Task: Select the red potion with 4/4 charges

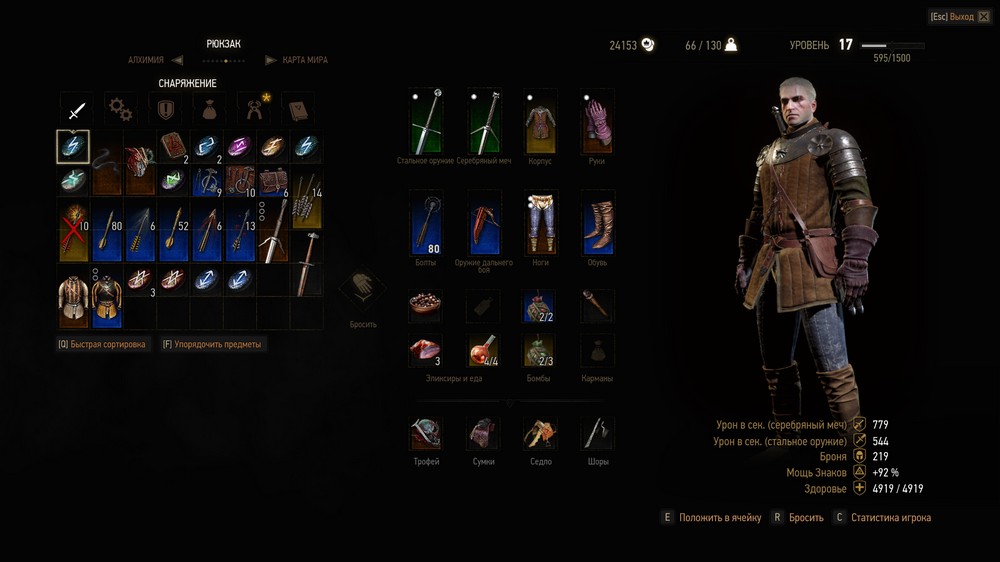Action: pos(484,351)
